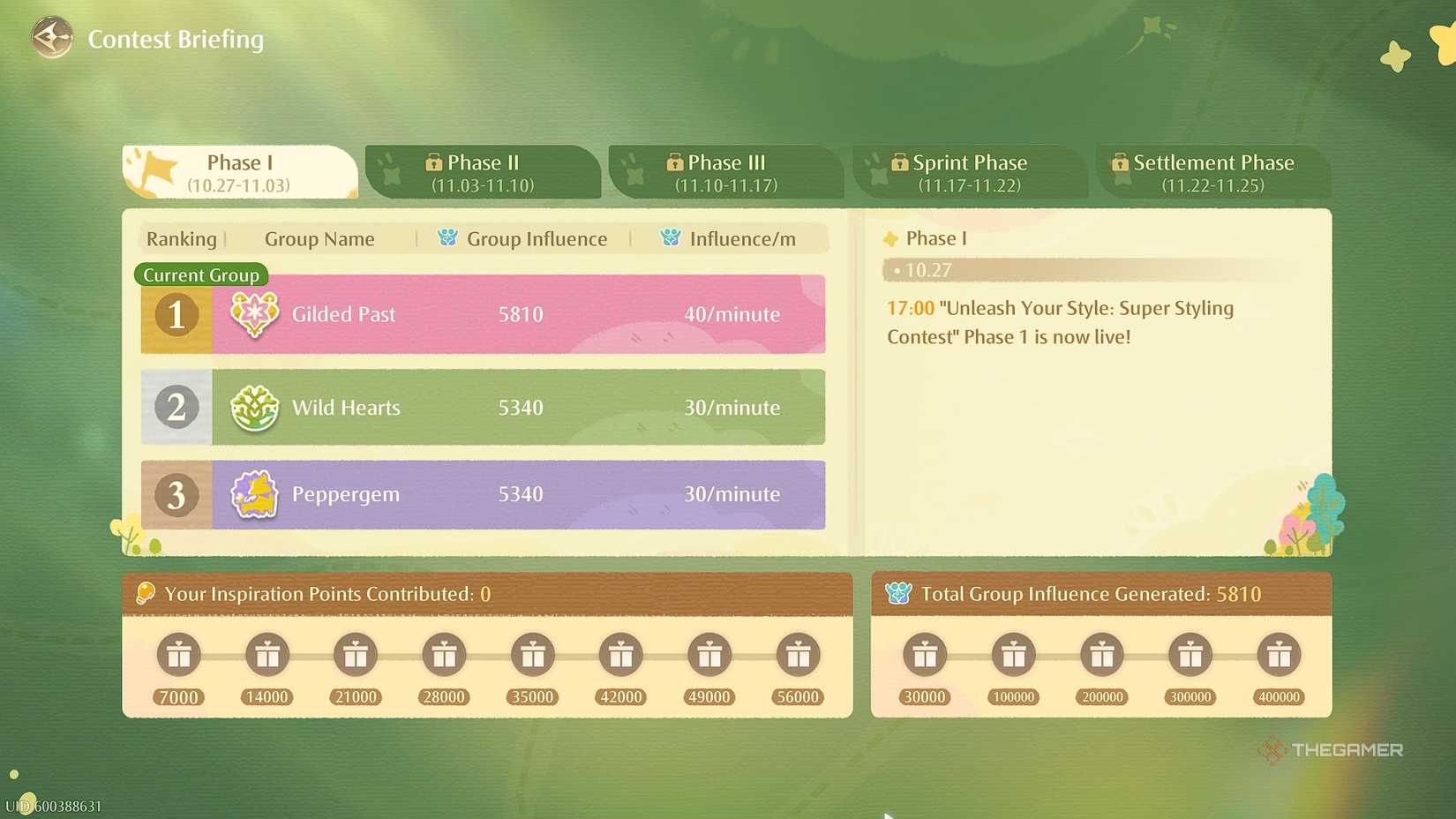
Task: Click the reward progress track at 100000
Action: [1012, 656]
